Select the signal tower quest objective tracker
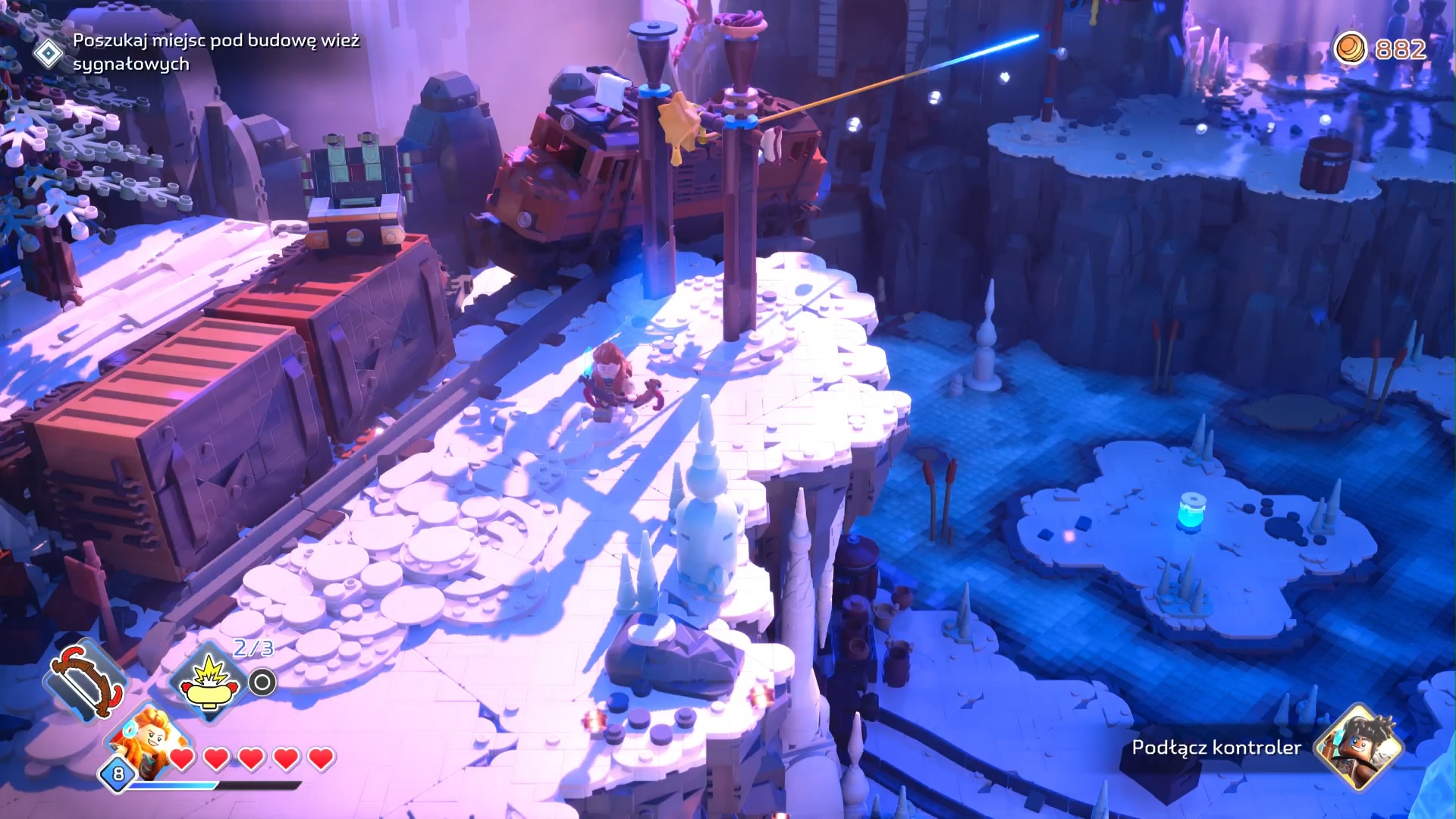Viewport: 1456px width, 819px height. click(215, 52)
